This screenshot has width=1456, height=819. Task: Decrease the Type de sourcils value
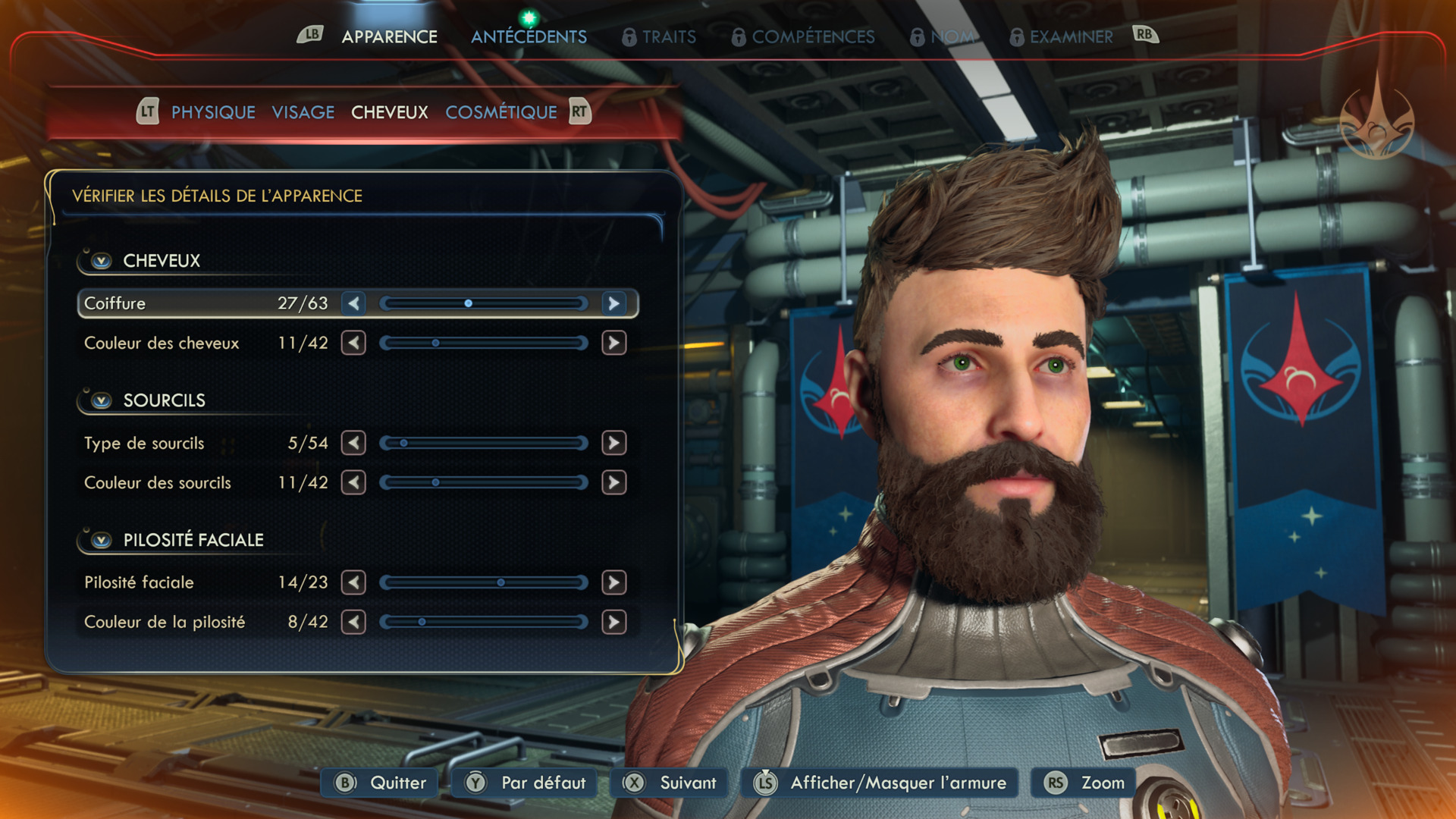tap(353, 443)
